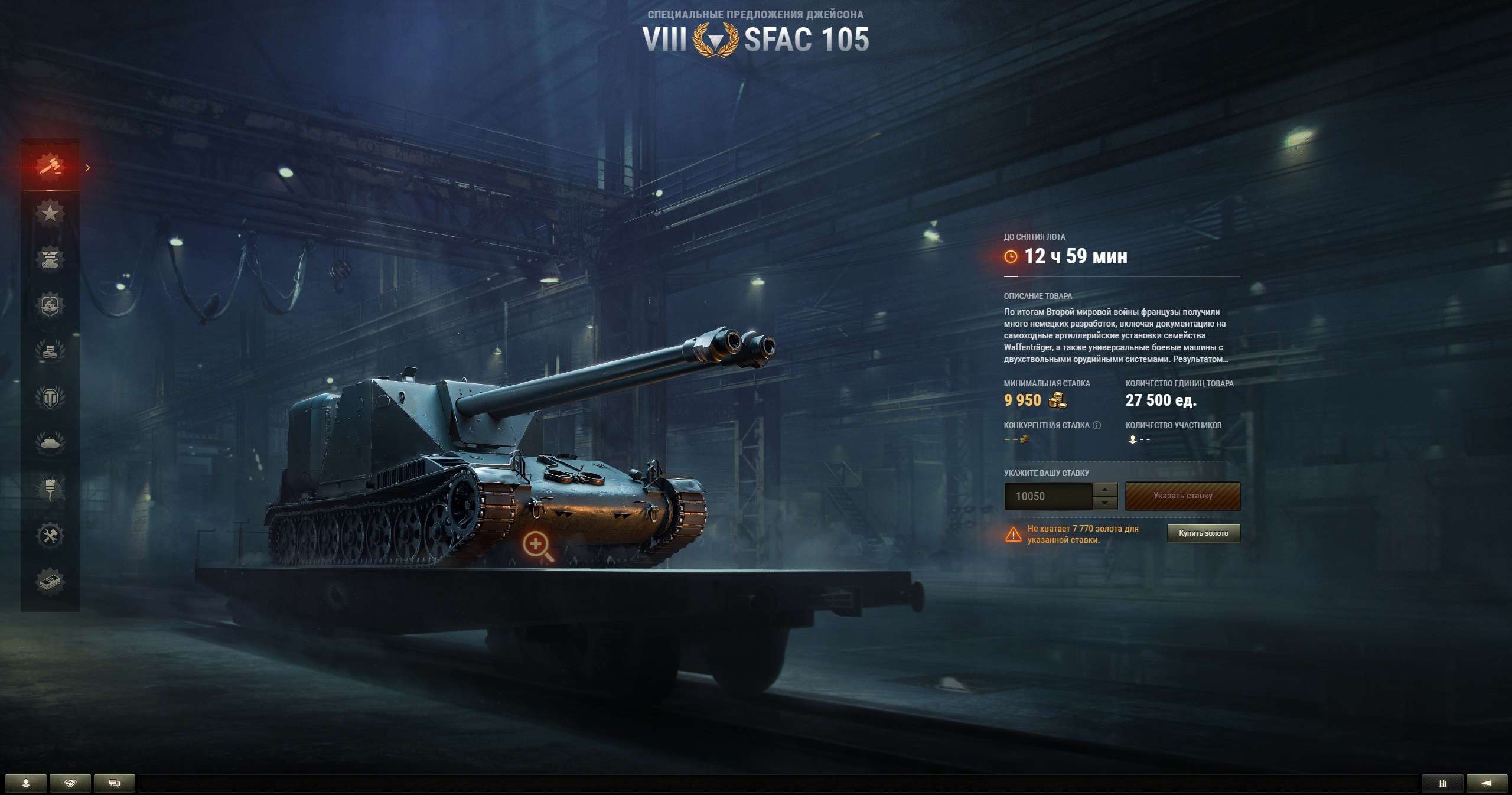Open the coin stack shop category
This screenshot has width=1512, height=795.
point(50,351)
